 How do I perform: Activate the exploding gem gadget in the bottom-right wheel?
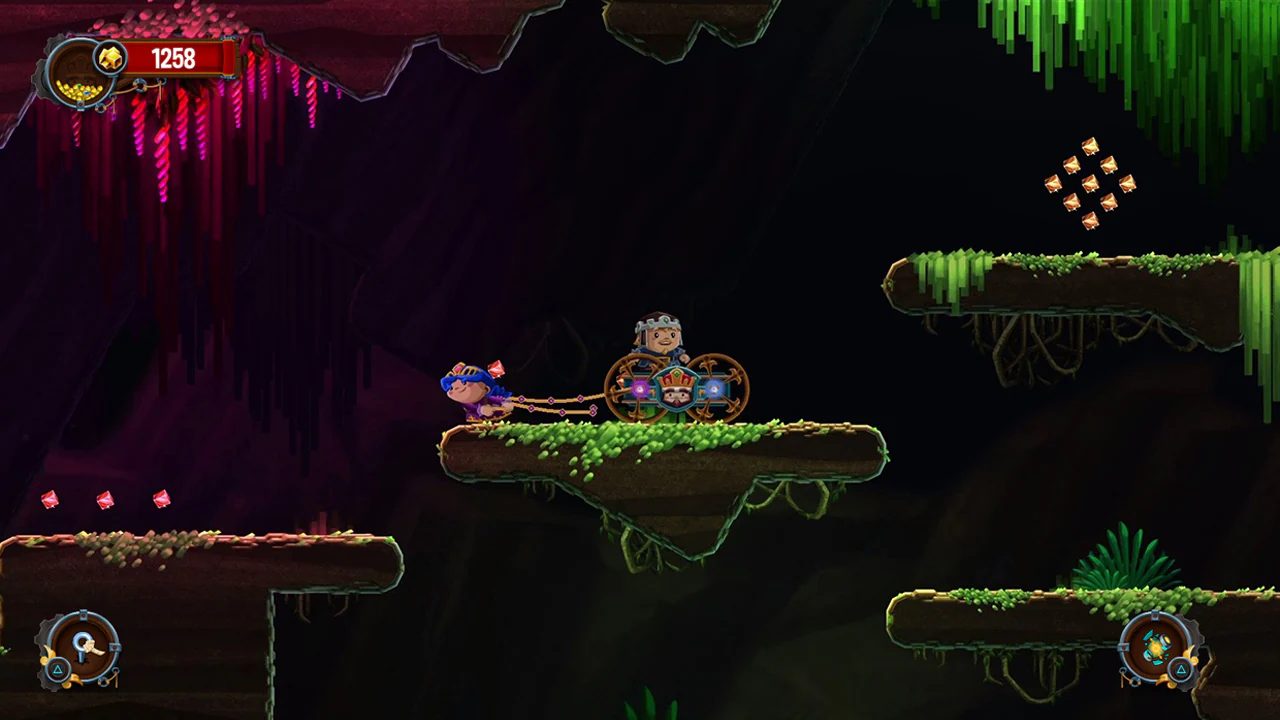click(x=1156, y=647)
